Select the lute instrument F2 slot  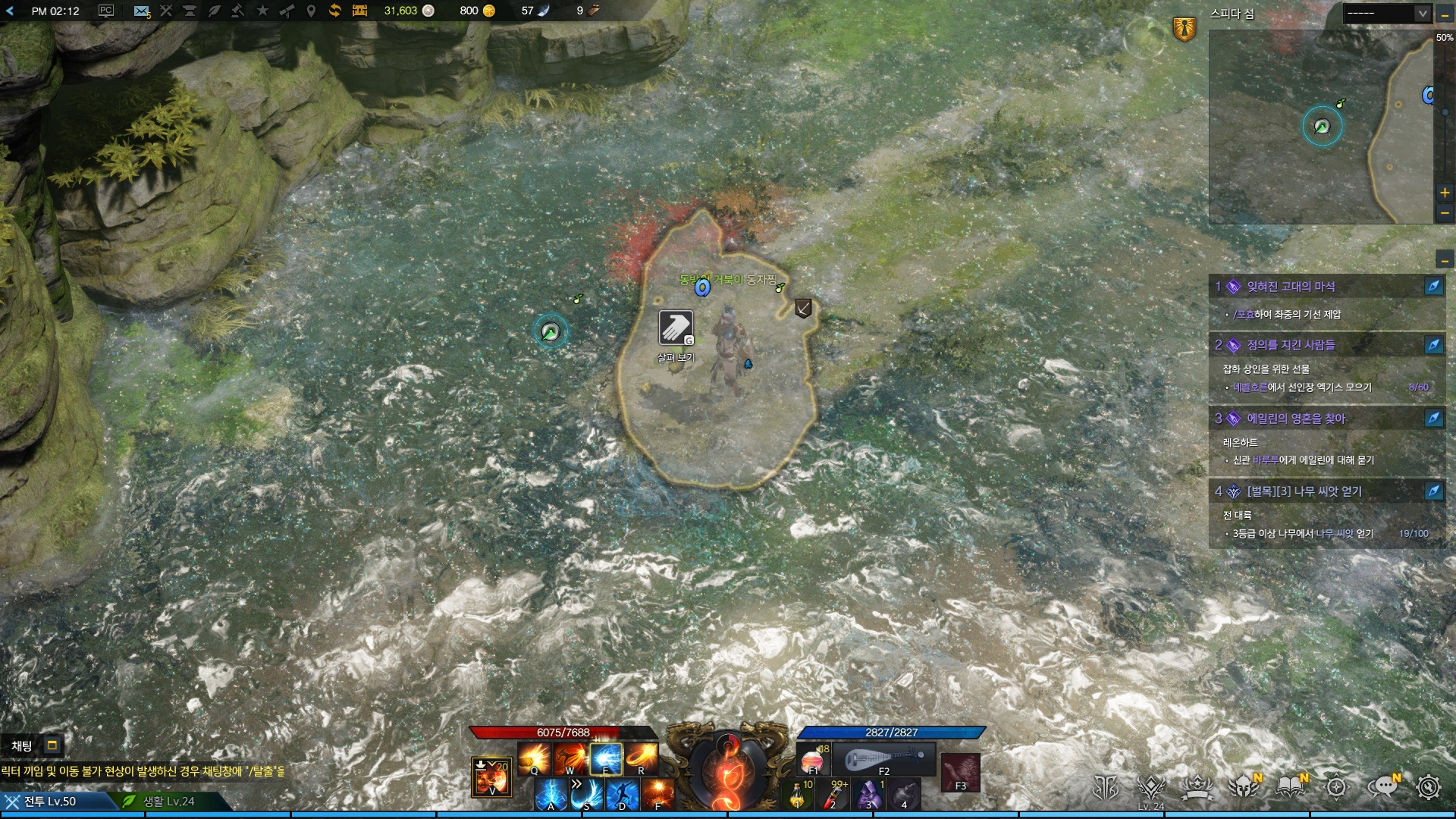coord(883,759)
